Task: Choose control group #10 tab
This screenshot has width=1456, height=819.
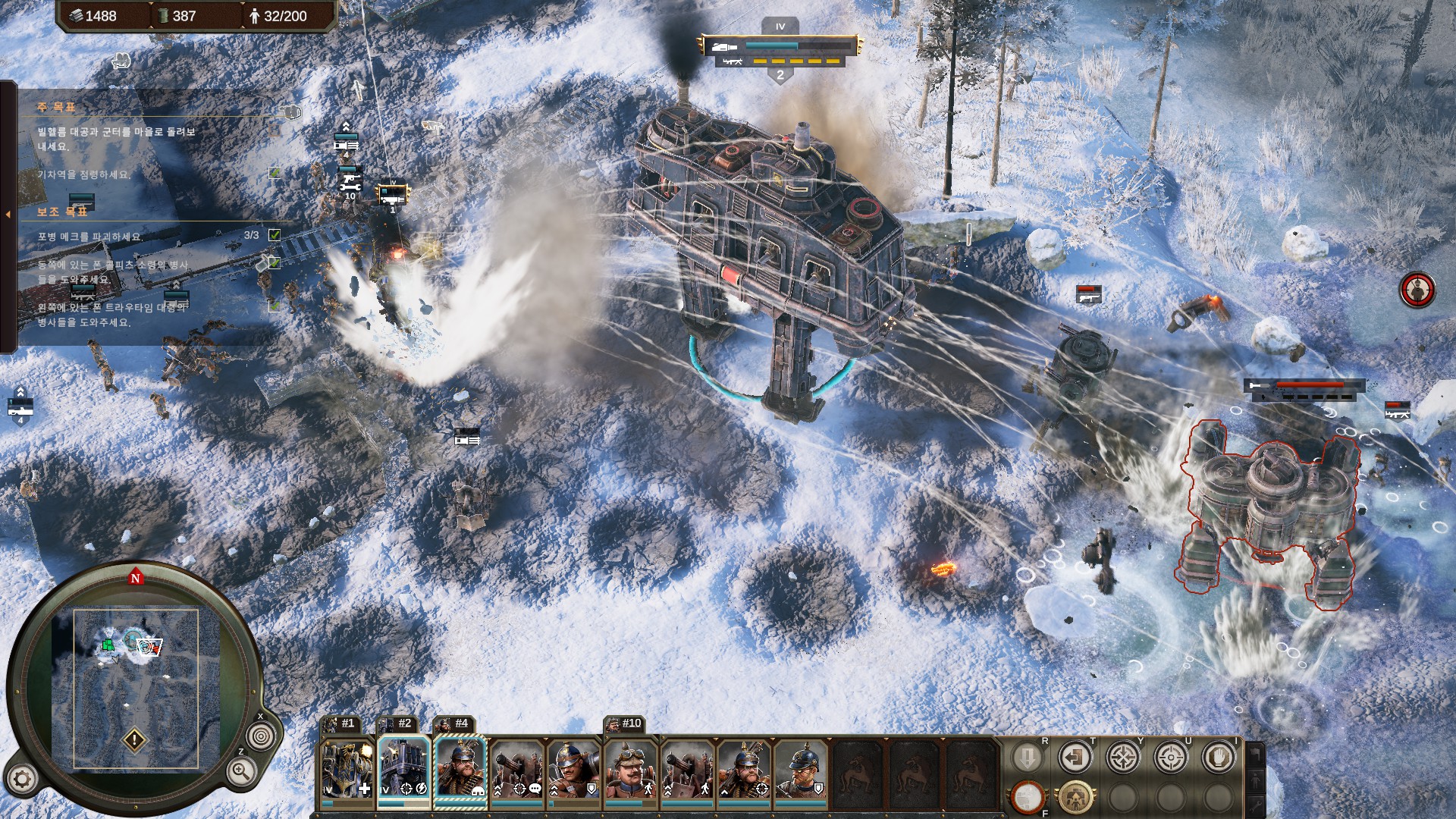Action: click(625, 723)
